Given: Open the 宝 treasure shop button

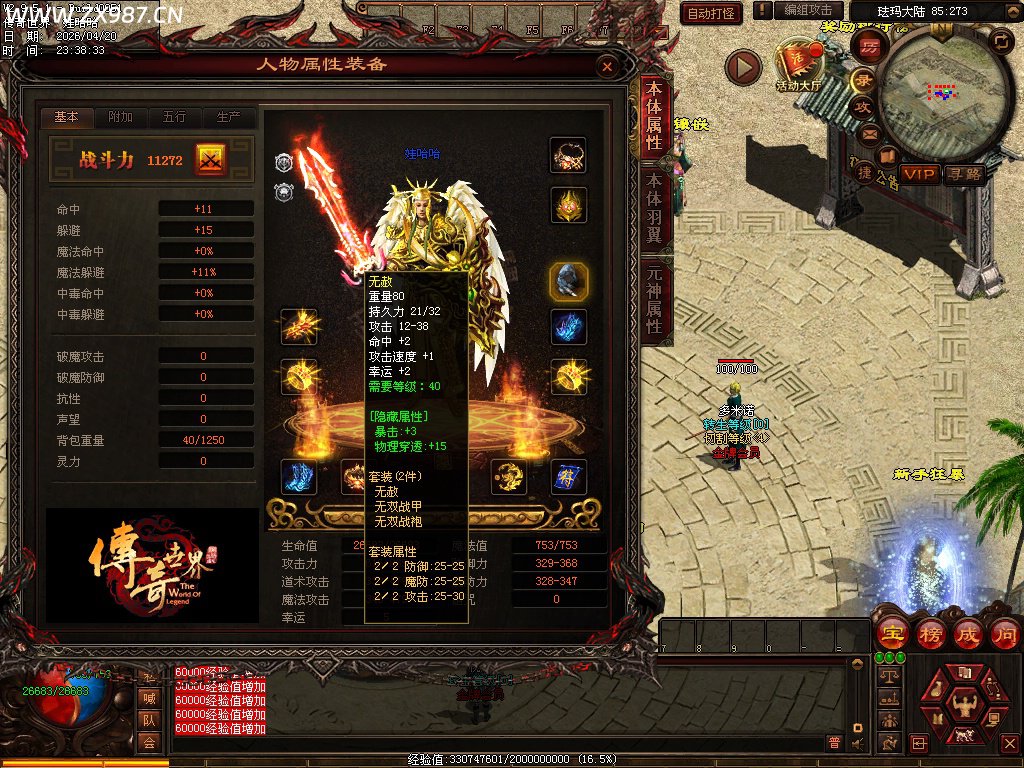Looking at the screenshot, I should pyautogui.click(x=892, y=634).
